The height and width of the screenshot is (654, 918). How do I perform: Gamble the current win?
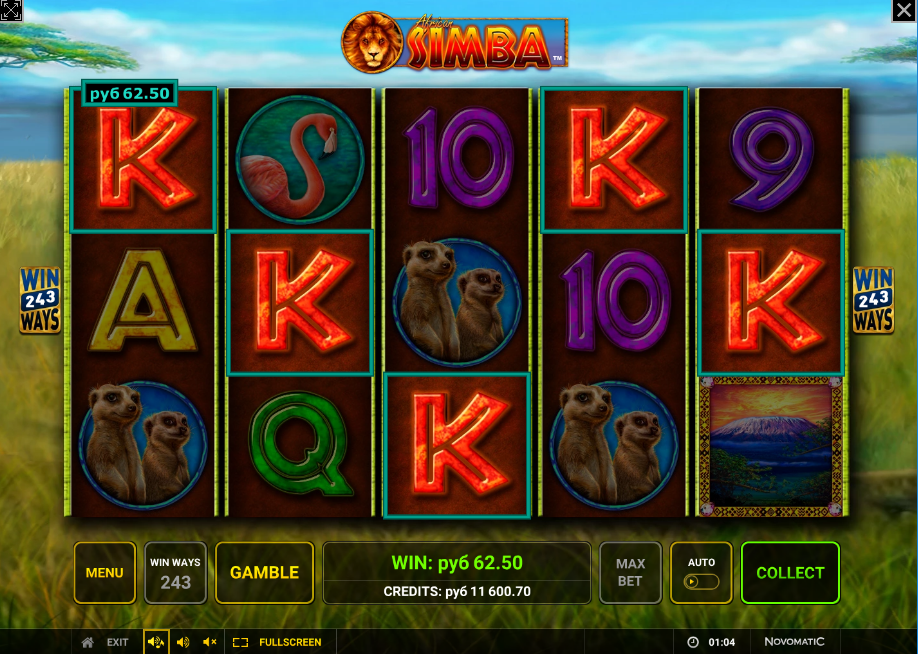tap(264, 573)
